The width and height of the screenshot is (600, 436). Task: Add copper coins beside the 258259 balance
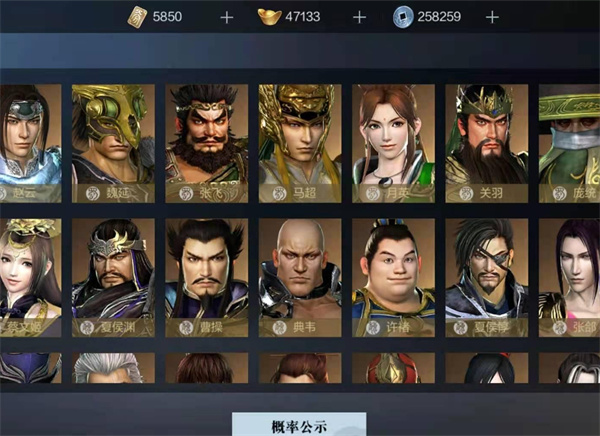click(491, 17)
